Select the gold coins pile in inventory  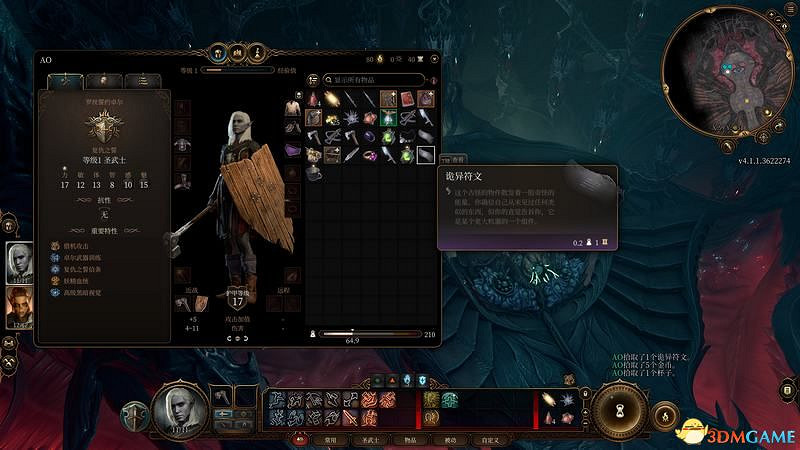click(x=333, y=119)
